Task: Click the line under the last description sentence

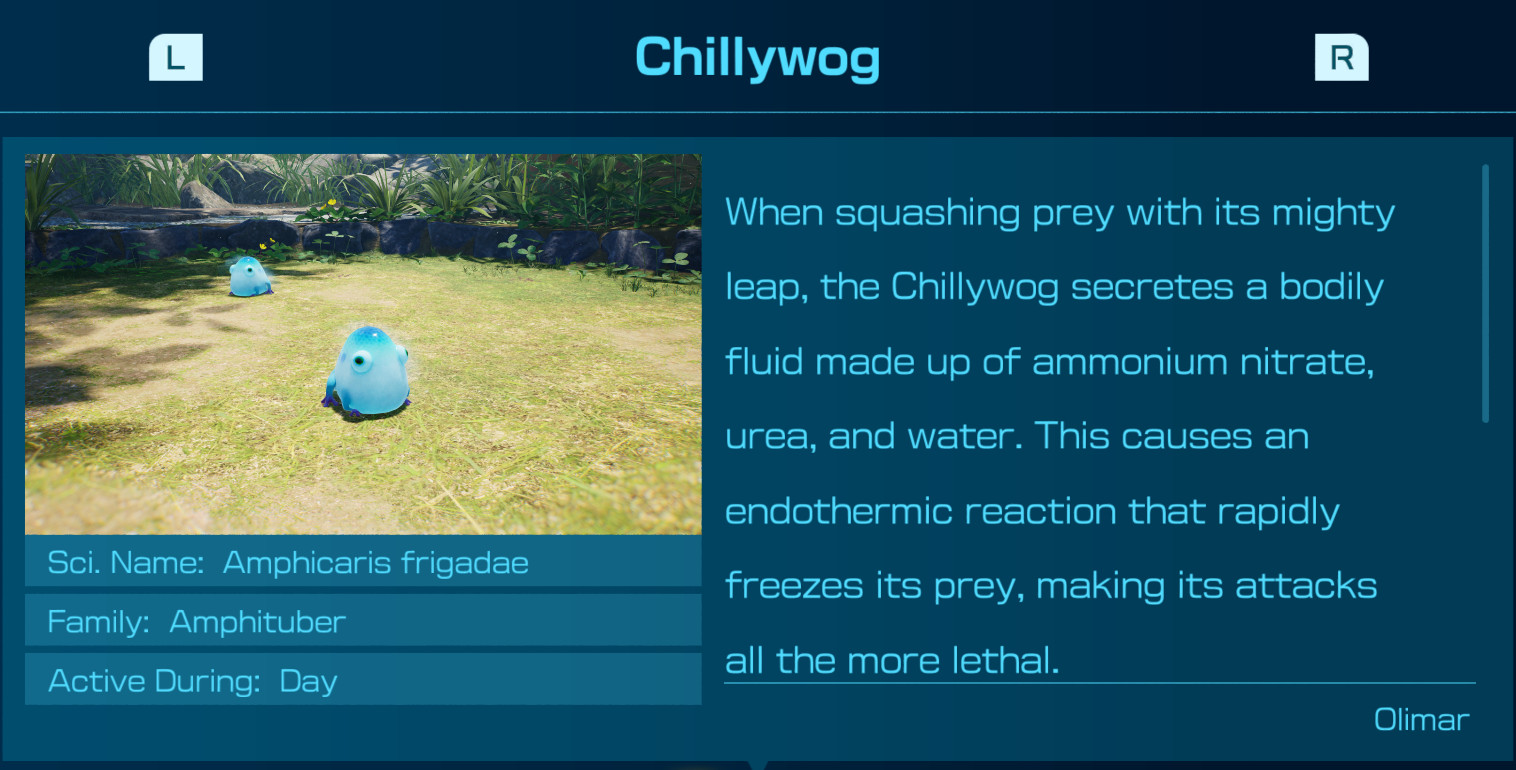Action: [x=1098, y=684]
